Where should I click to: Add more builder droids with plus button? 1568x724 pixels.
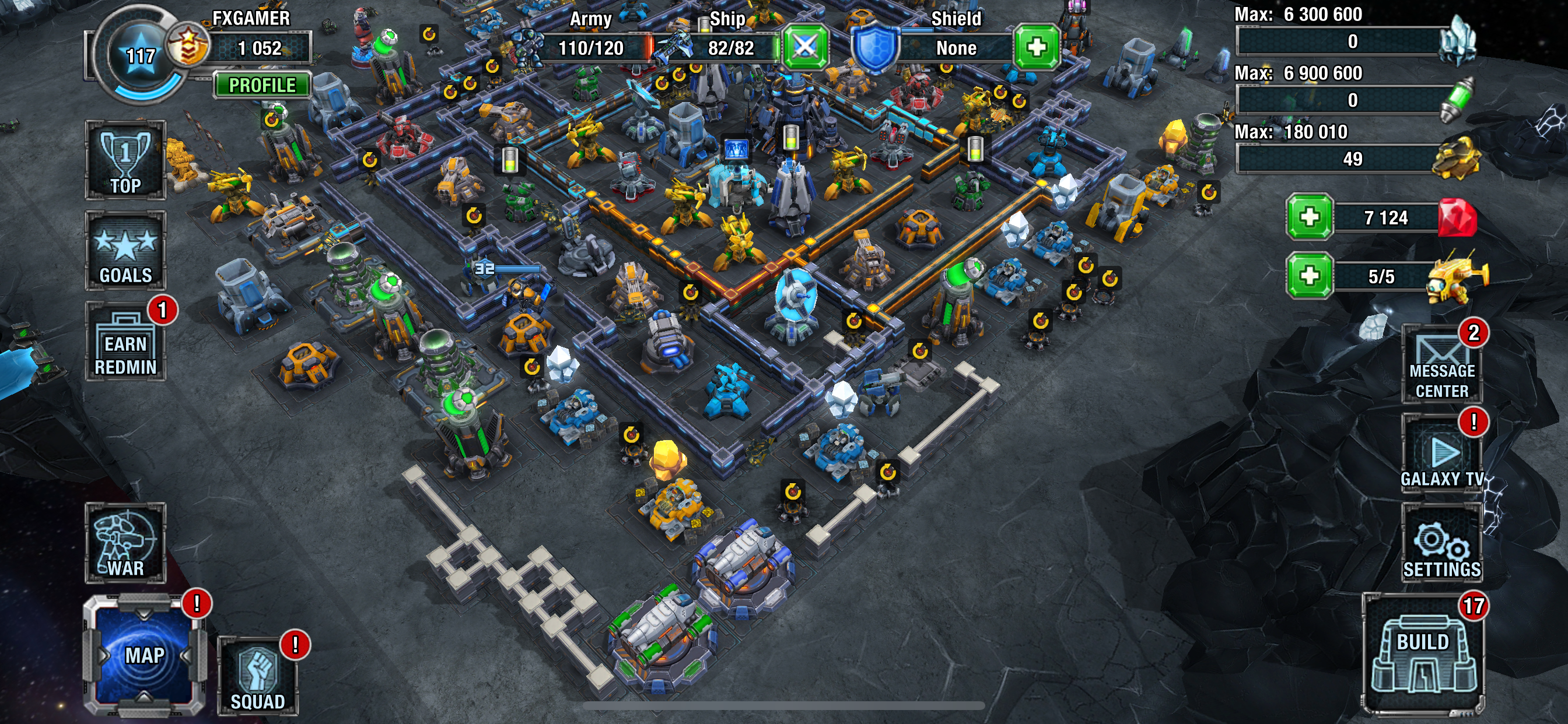(x=1310, y=276)
